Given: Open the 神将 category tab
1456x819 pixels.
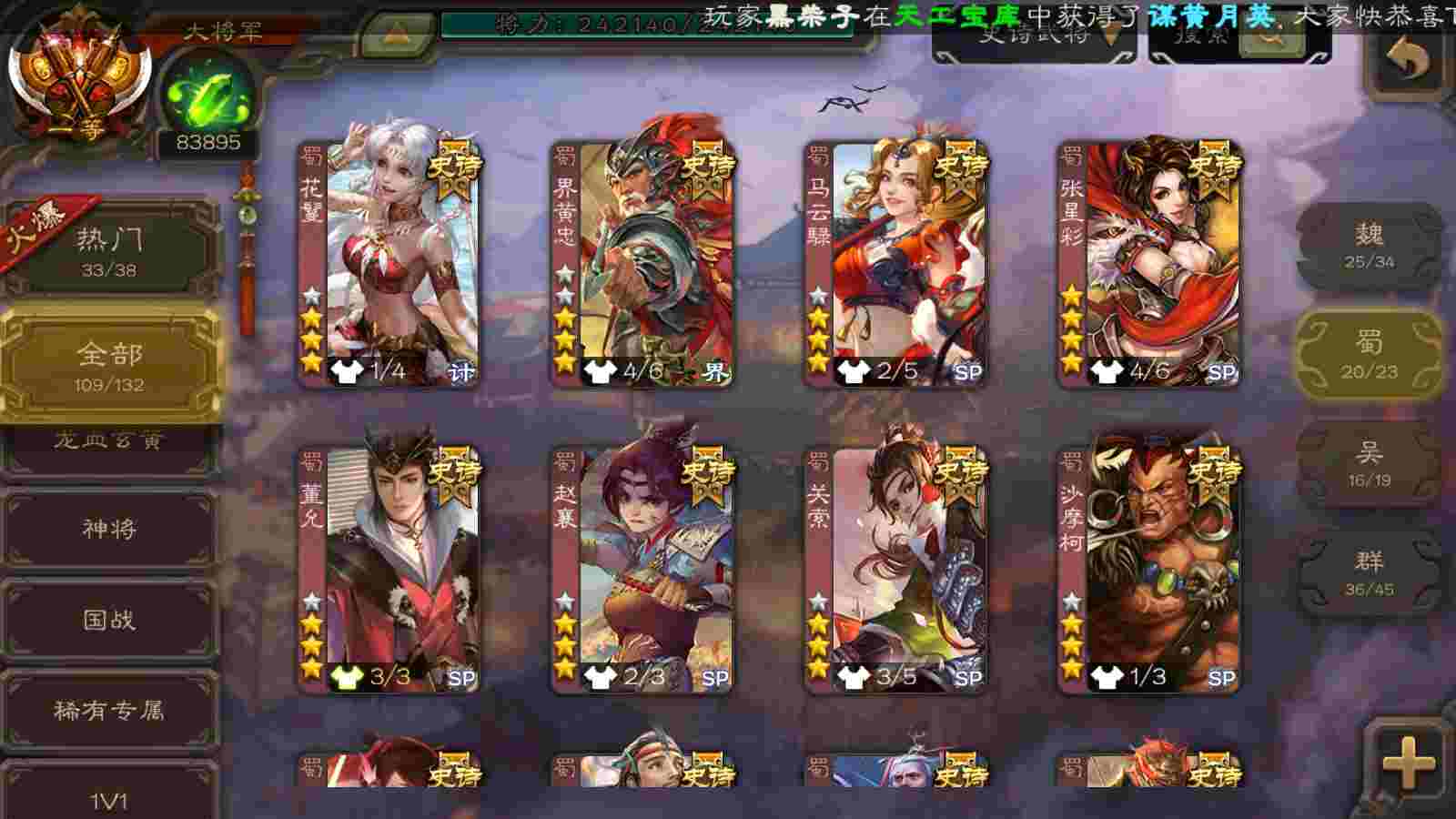Looking at the screenshot, I should tap(109, 530).
